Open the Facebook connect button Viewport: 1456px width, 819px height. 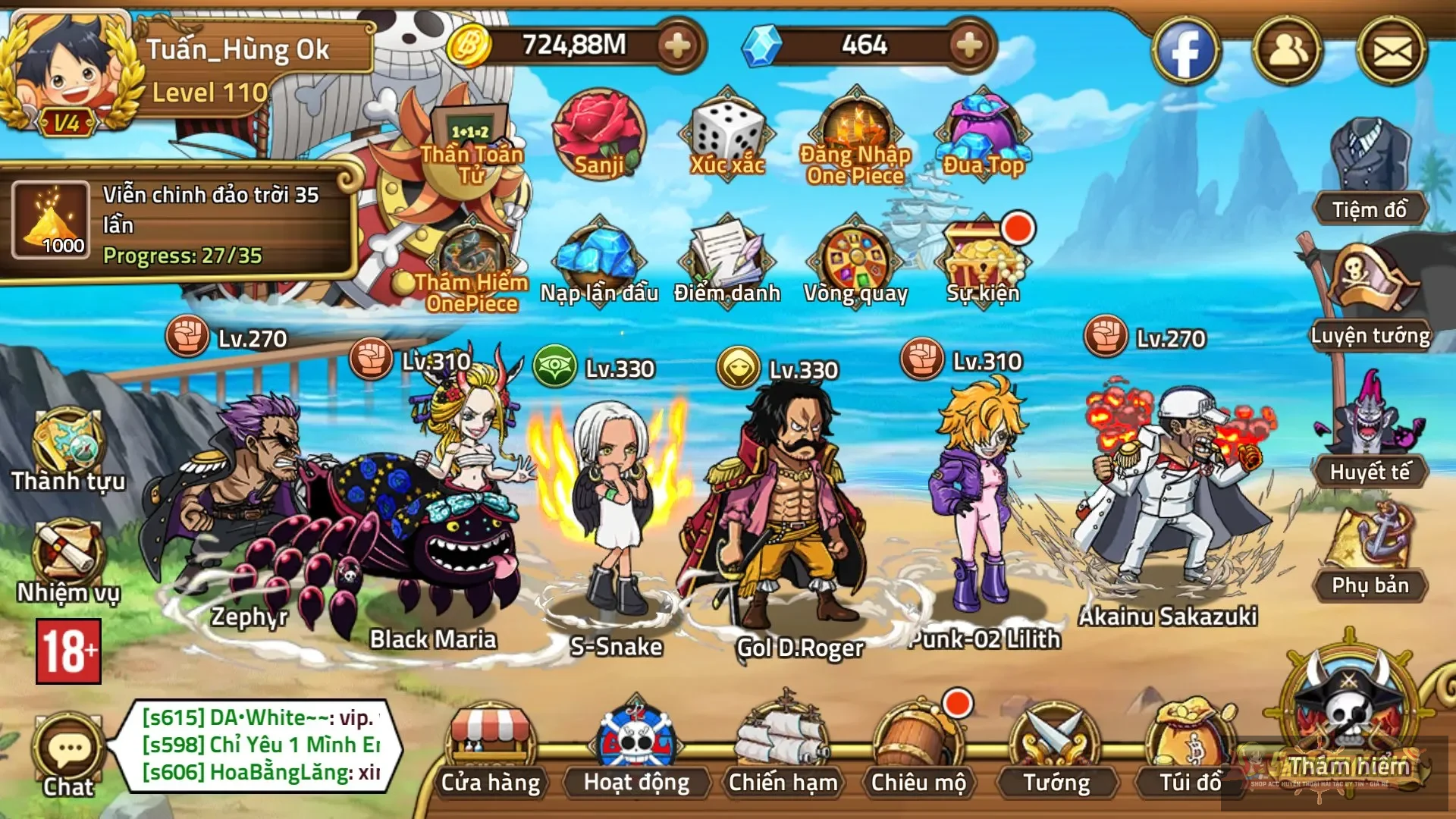point(1188,49)
